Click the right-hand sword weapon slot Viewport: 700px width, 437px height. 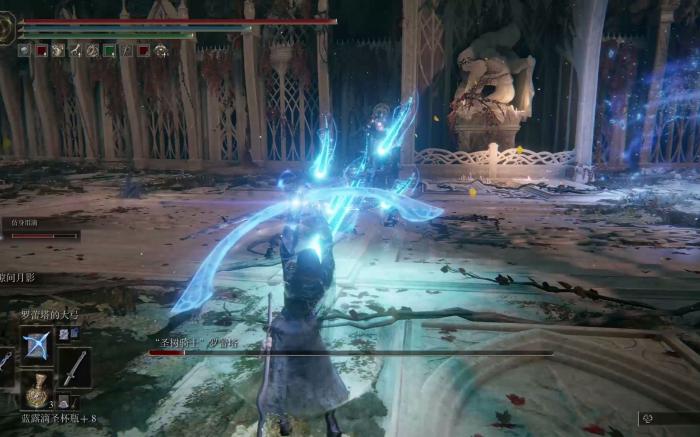[x=74, y=367]
